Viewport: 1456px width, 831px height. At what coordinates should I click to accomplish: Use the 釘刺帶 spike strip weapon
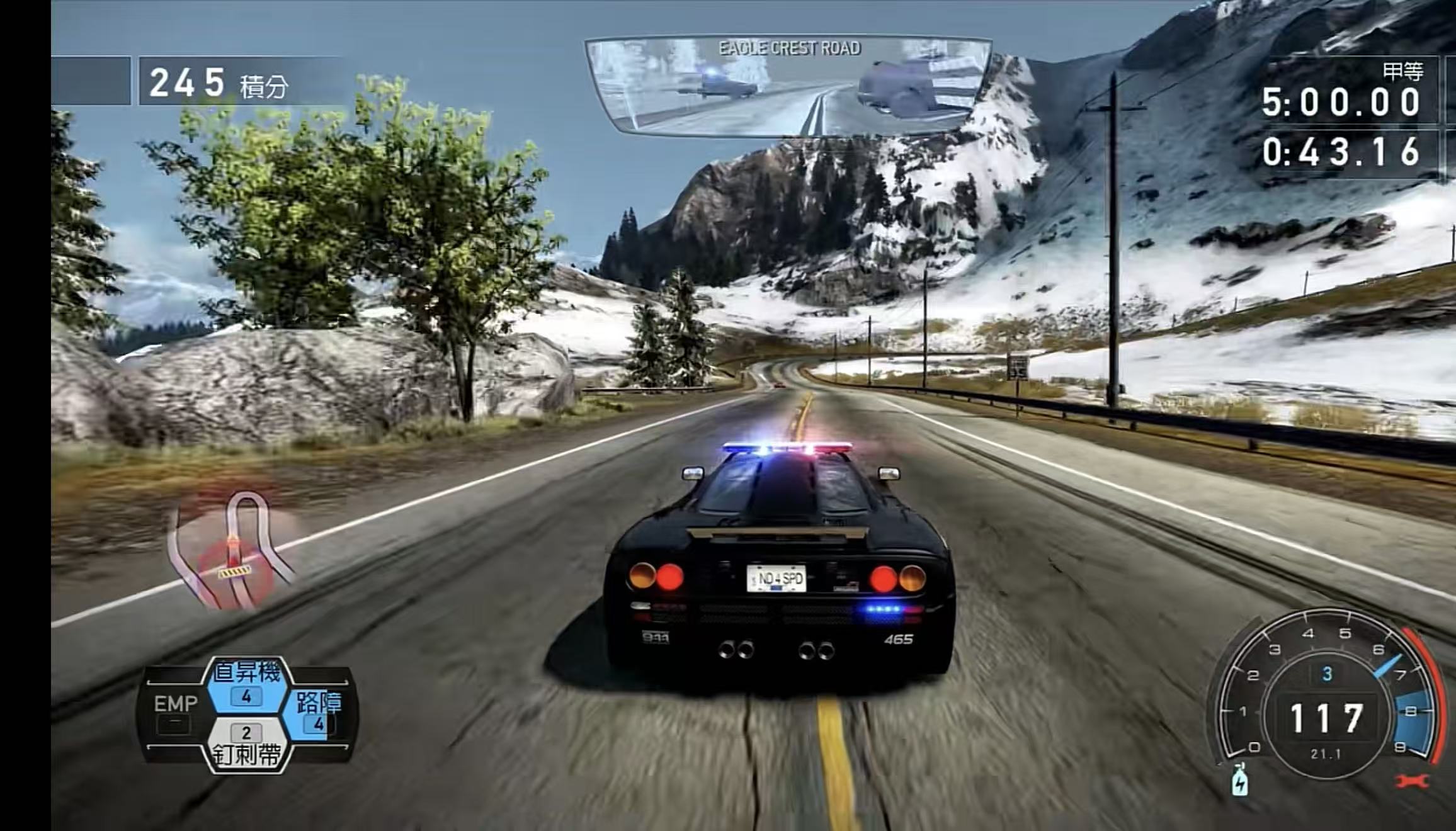coord(246,746)
